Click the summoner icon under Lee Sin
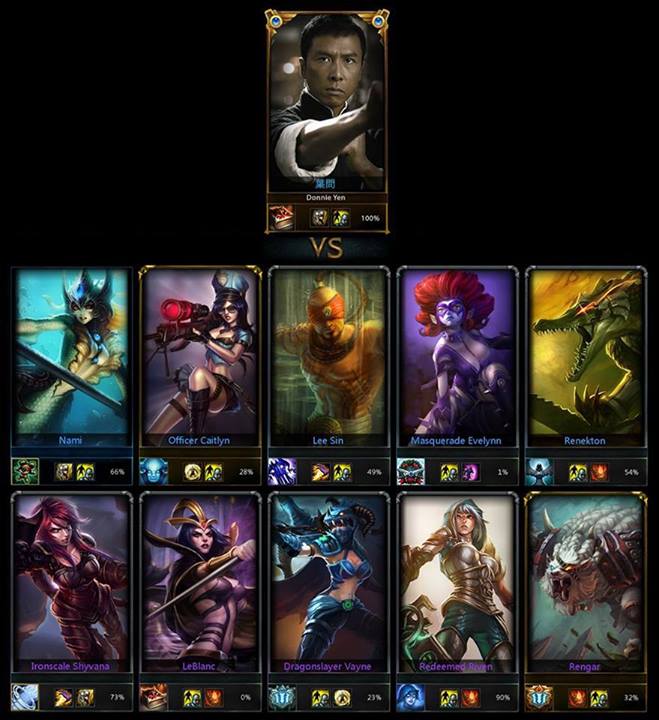The width and height of the screenshot is (659, 720). [282, 471]
